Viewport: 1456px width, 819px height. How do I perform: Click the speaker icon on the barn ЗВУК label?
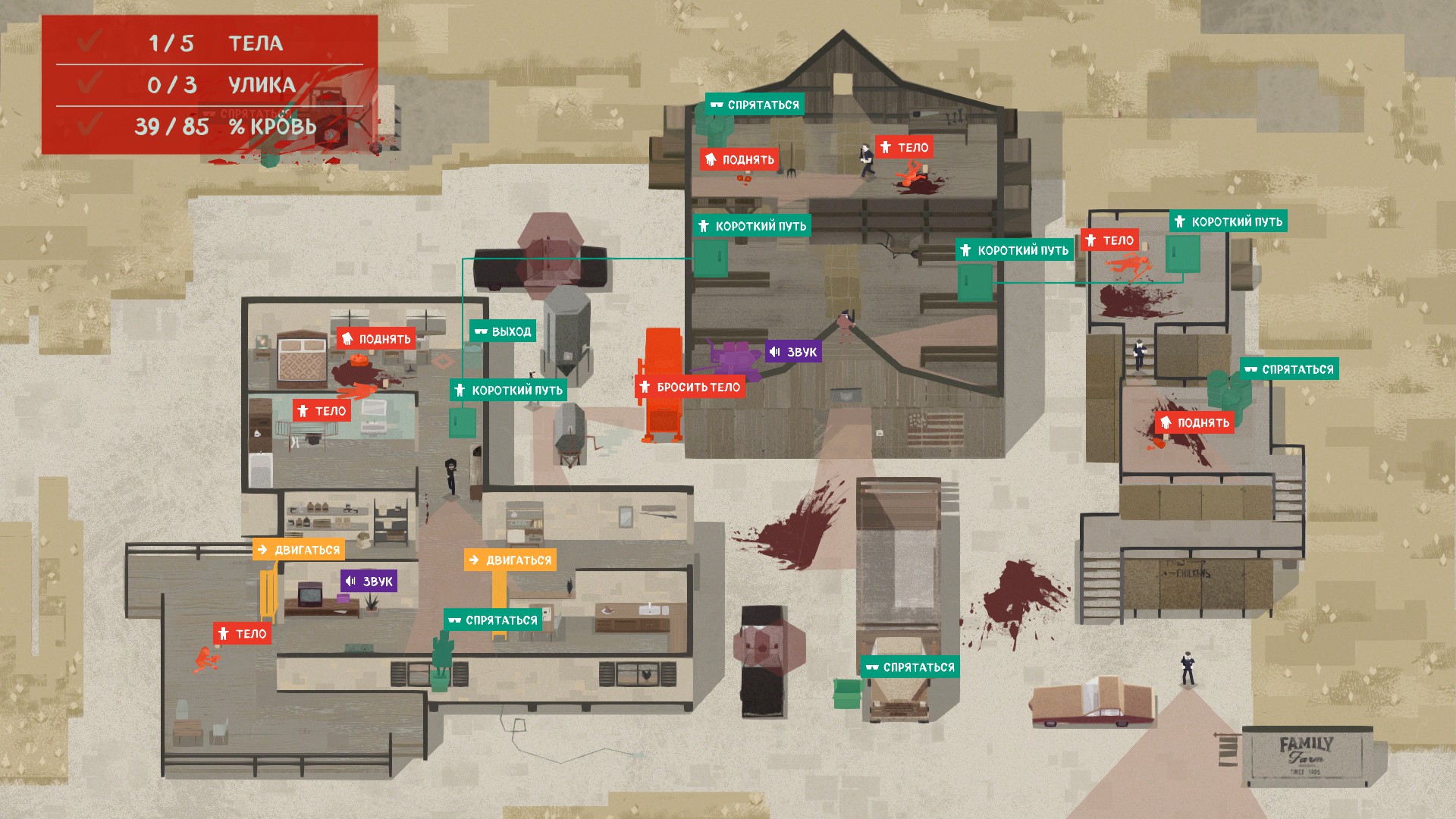point(775,352)
